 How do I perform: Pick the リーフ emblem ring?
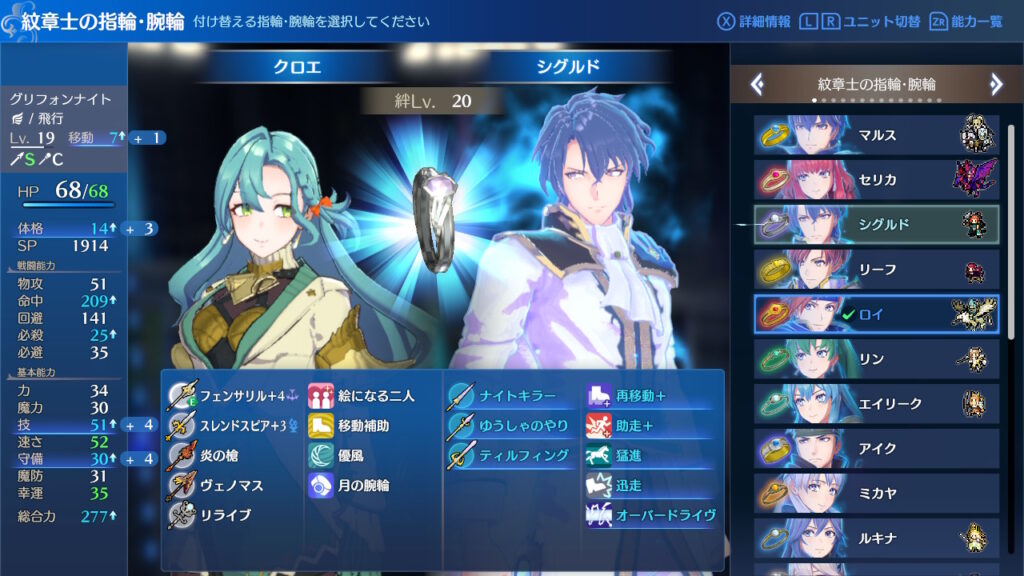tap(876, 269)
